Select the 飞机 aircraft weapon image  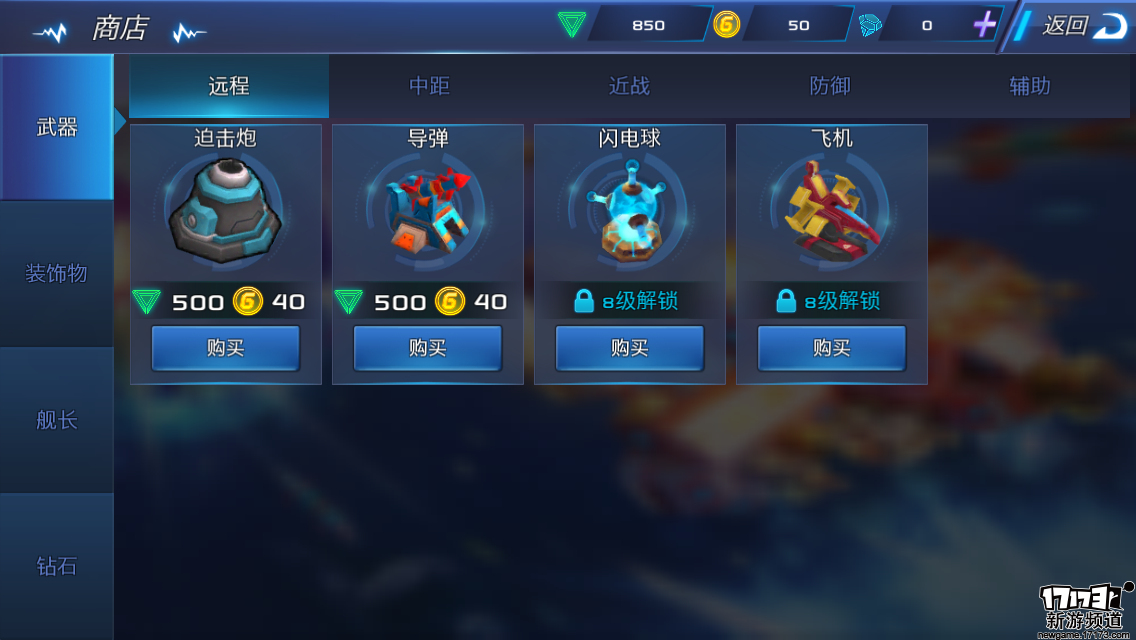point(832,212)
